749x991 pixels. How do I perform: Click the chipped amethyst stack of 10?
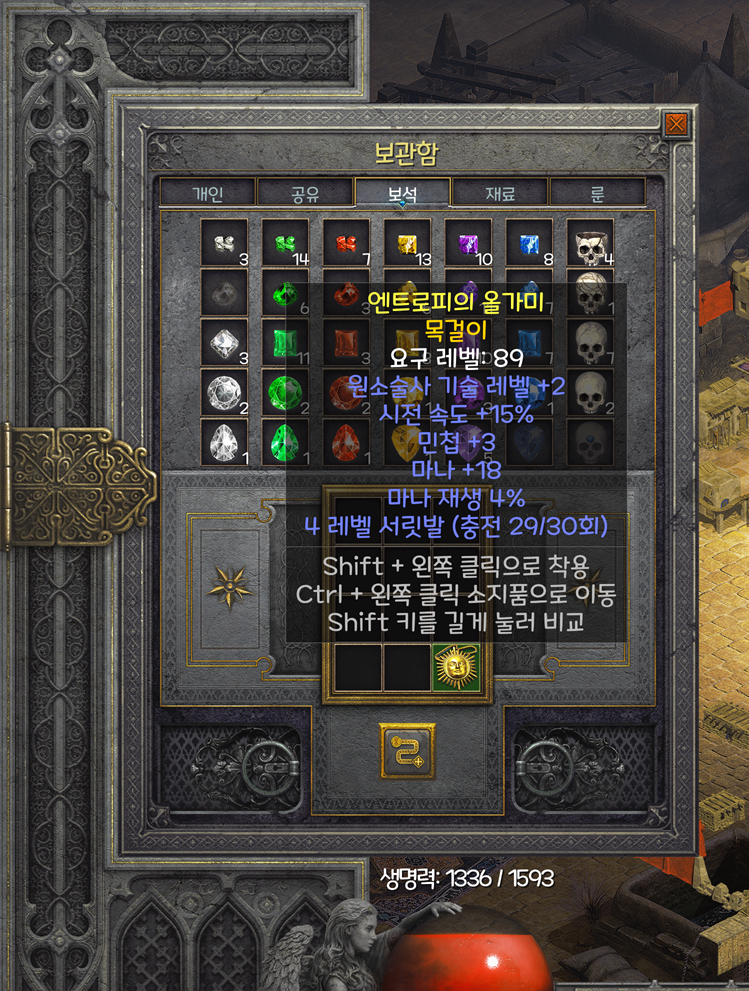(x=468, y=242)
